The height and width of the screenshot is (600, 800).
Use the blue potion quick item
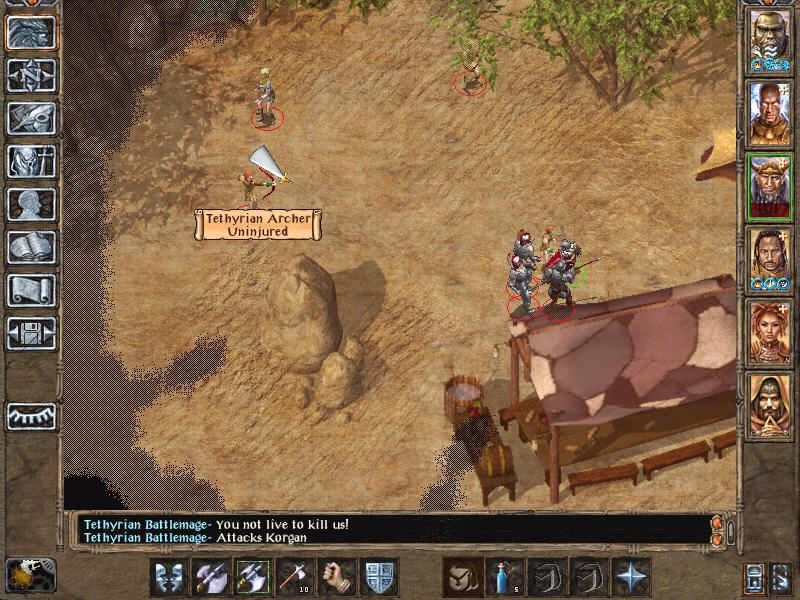[506, 577]
